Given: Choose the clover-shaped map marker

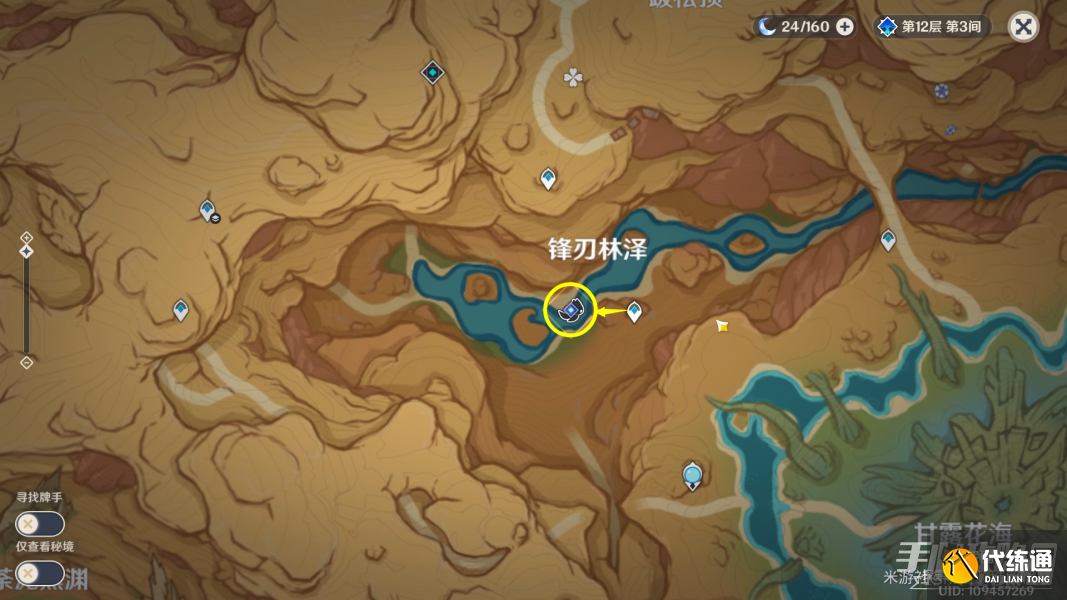Looking at the screenshot, I should point(573,77).
